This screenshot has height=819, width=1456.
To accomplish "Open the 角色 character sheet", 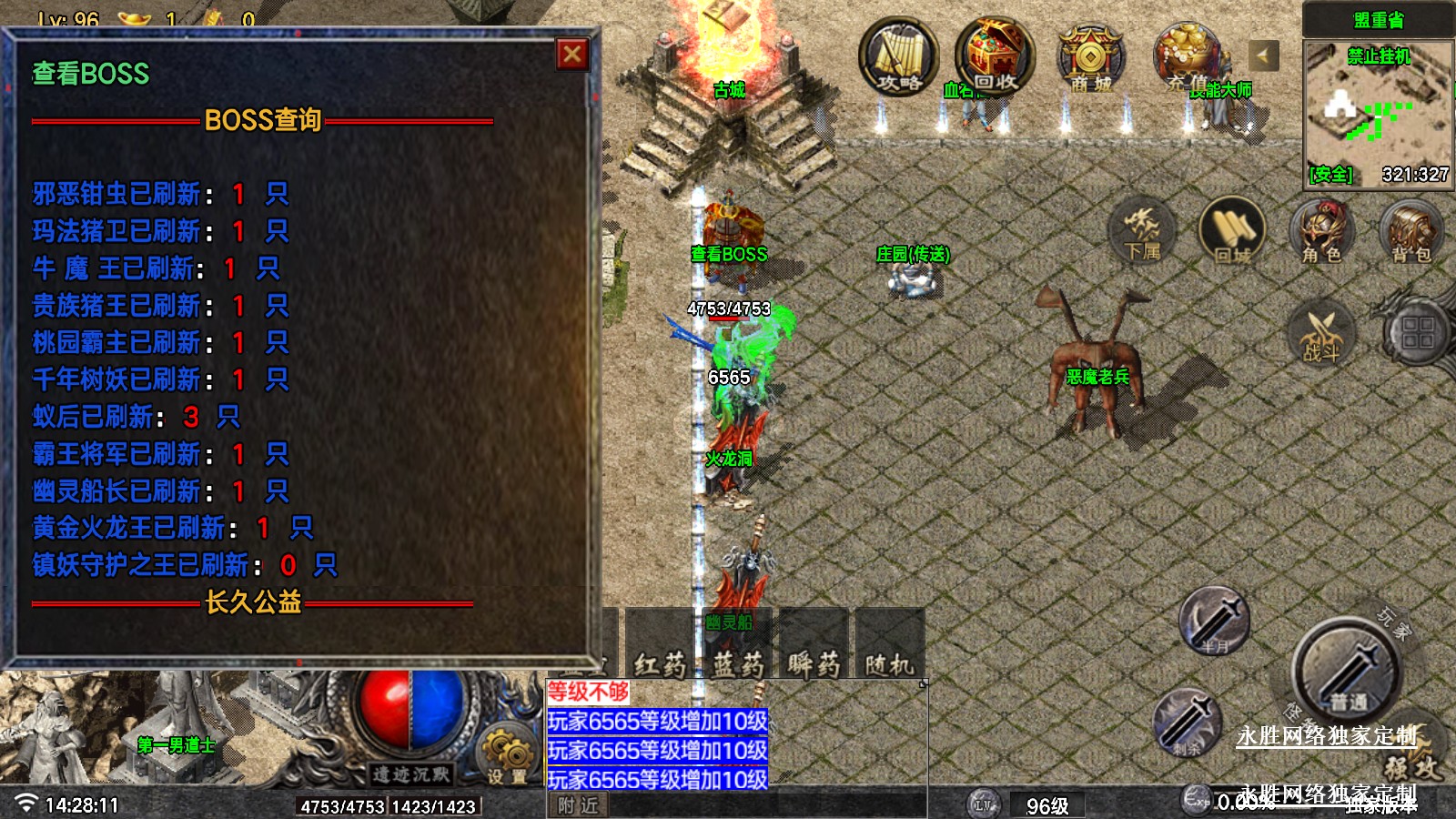I will click(1321, 230).
